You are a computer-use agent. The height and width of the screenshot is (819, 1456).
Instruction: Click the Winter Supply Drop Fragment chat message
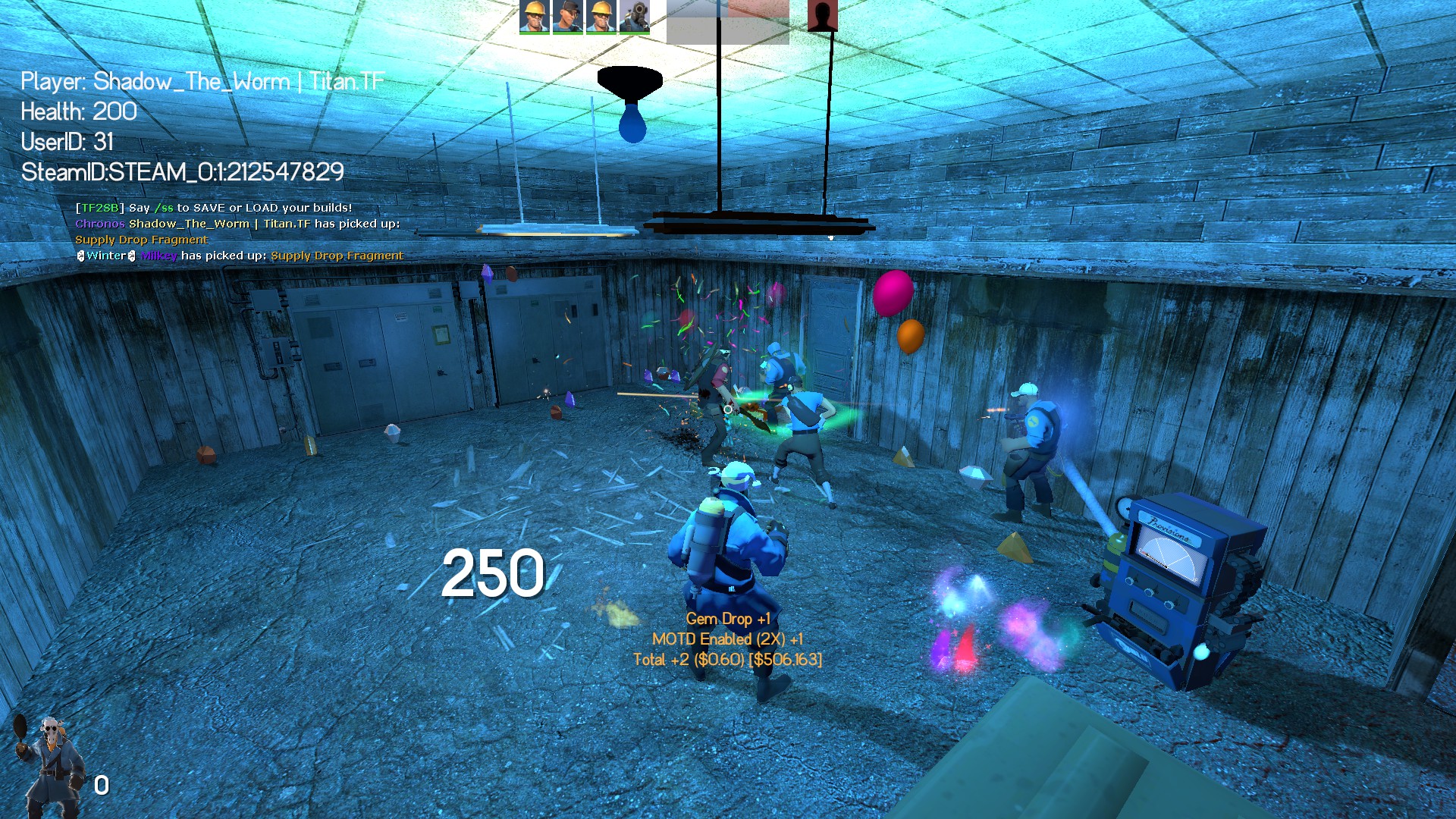tap(240, 256)
